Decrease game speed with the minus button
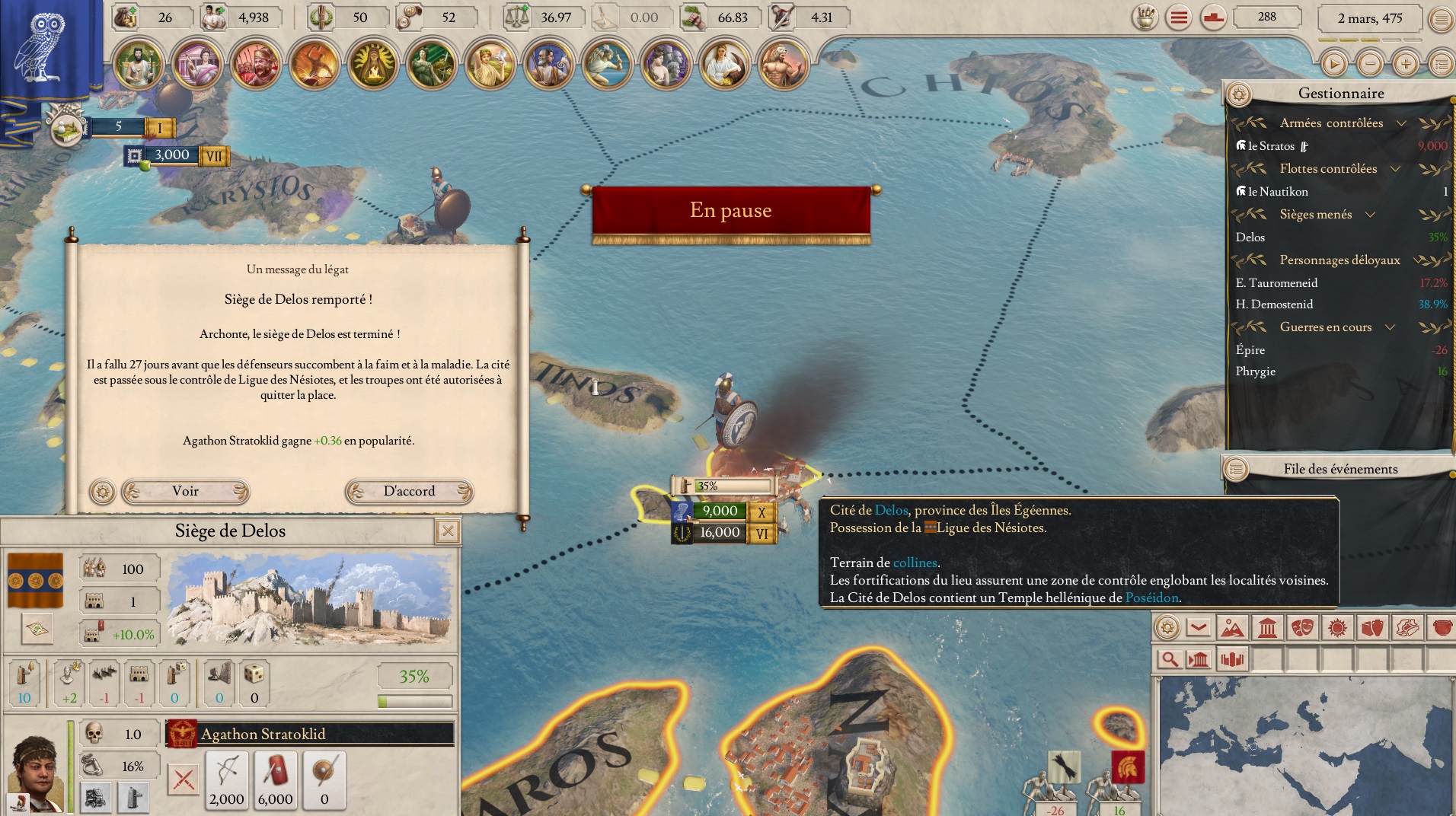 pos(1370,64)
